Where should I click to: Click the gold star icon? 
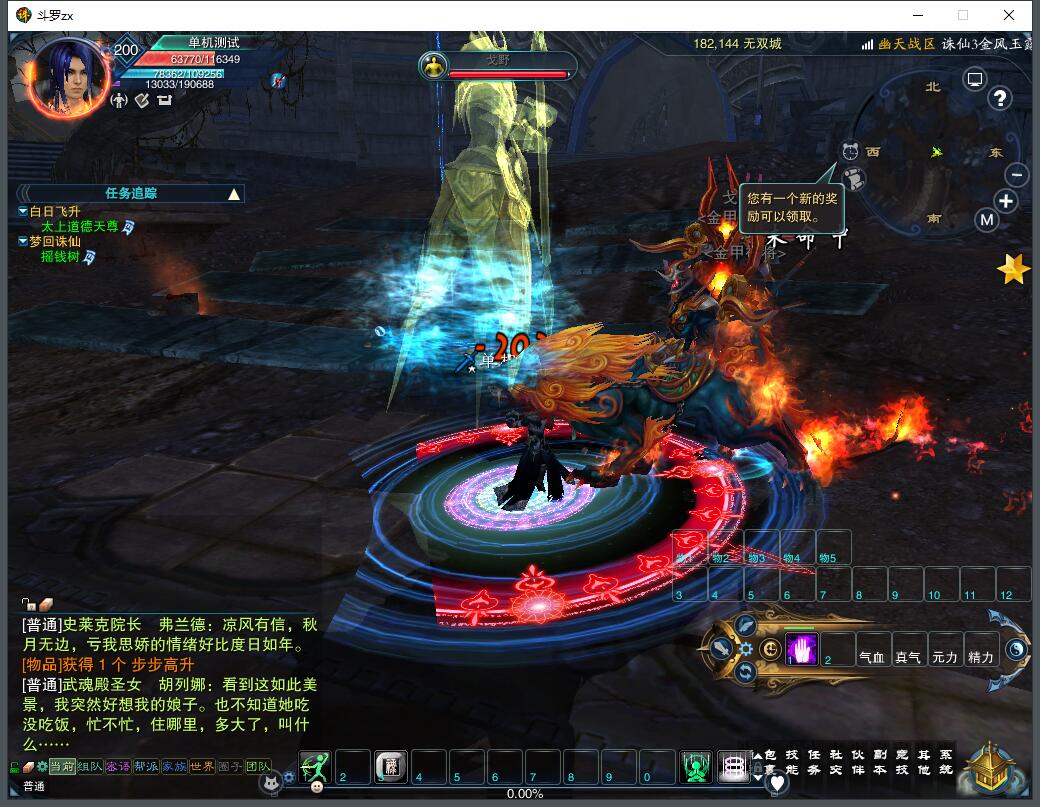[x=1013, y=269]
